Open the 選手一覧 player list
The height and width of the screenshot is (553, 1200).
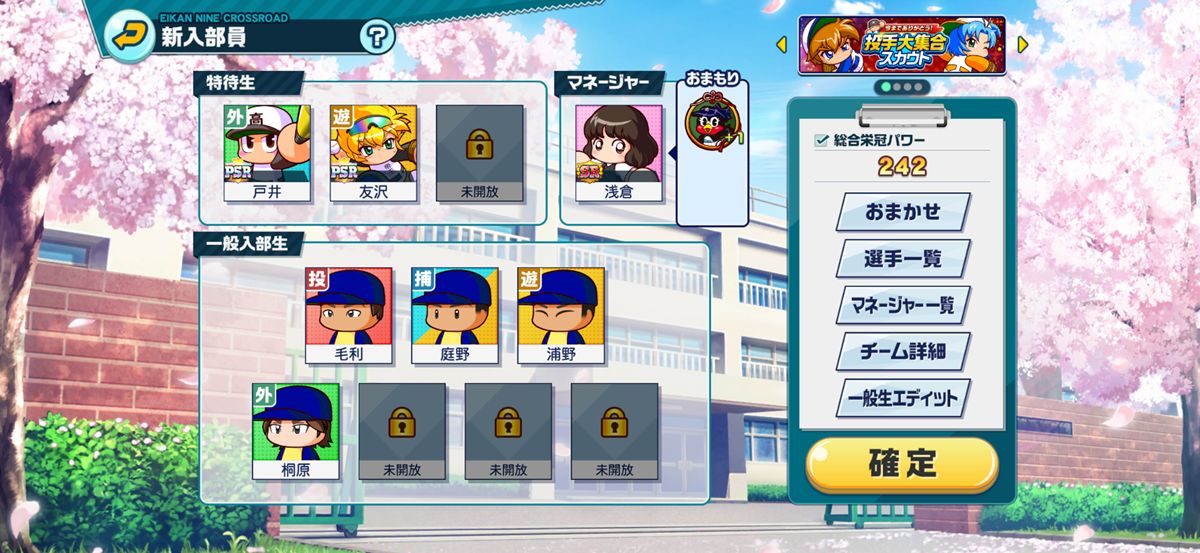[x=903, y=258]
